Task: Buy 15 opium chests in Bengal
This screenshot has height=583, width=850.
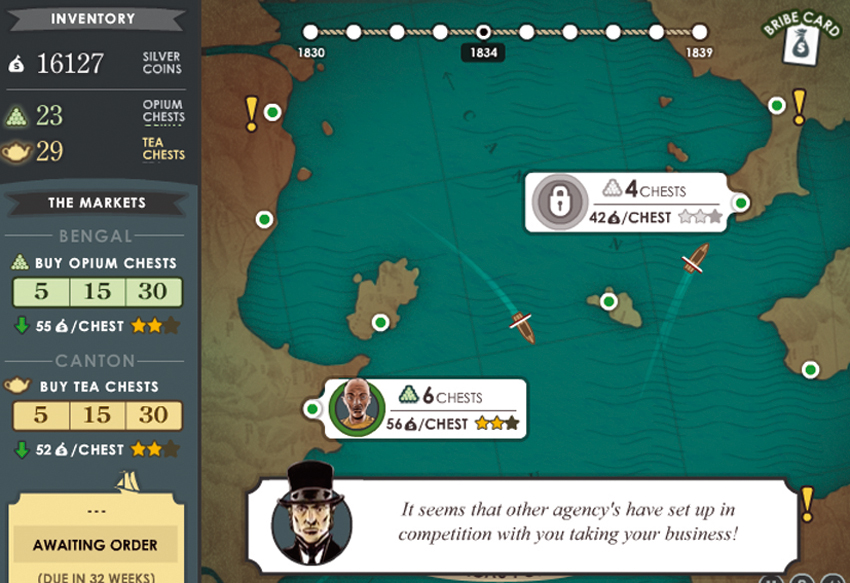Action: (97, 292)
